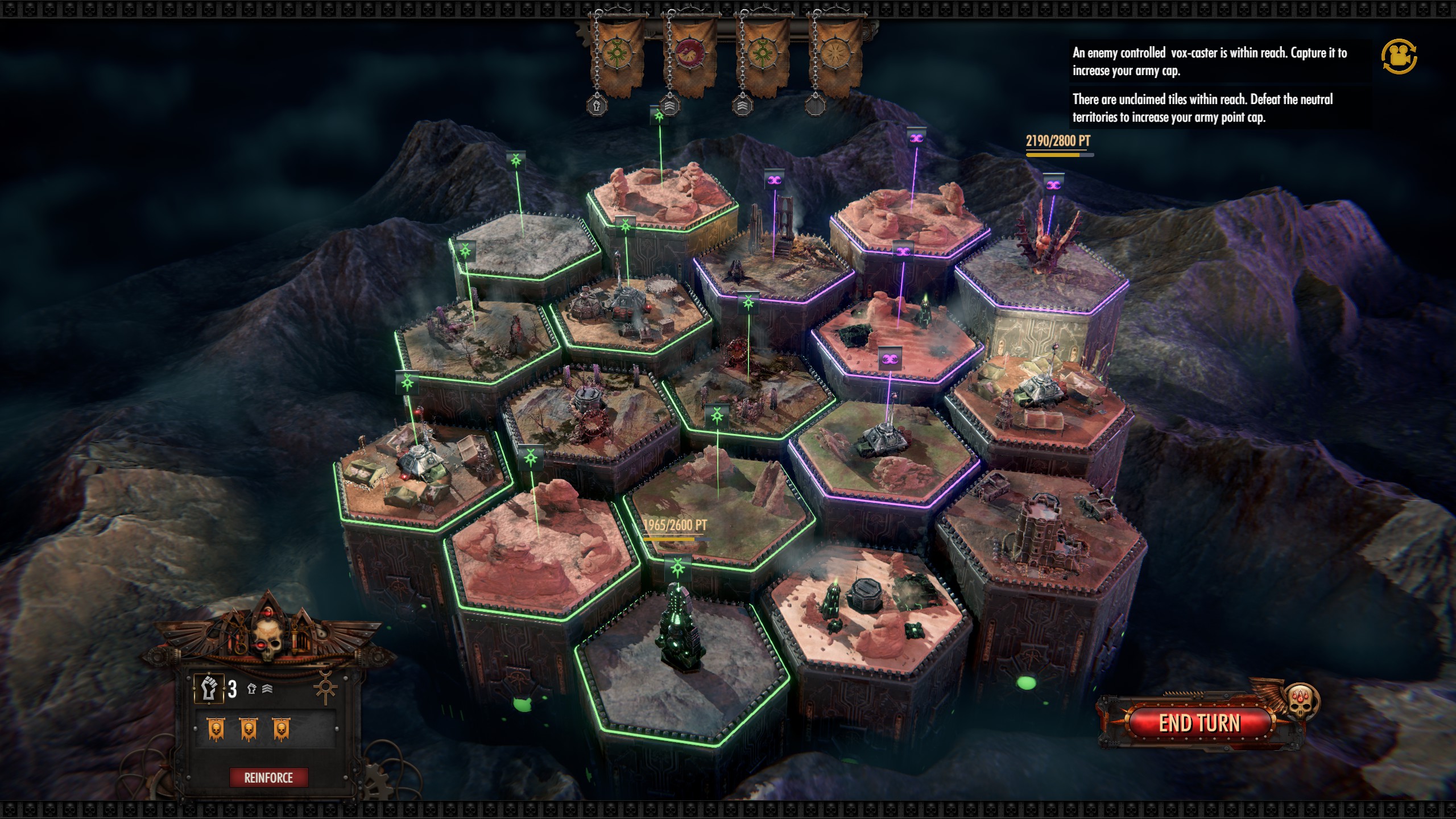
Task: Click the Reinforce button
Action: [x=268, y=777]
